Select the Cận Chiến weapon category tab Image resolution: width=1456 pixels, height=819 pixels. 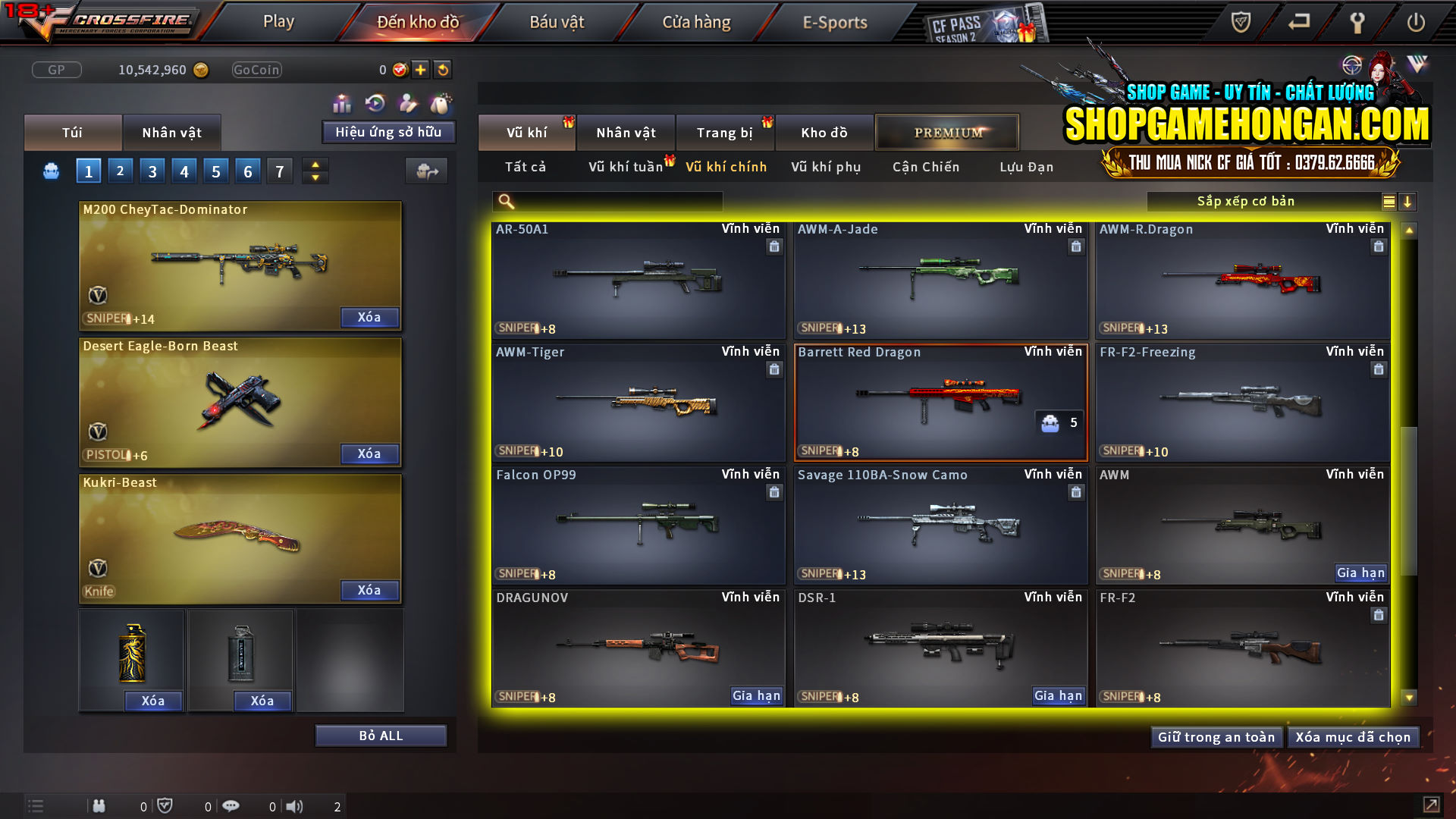coord(924,167)
